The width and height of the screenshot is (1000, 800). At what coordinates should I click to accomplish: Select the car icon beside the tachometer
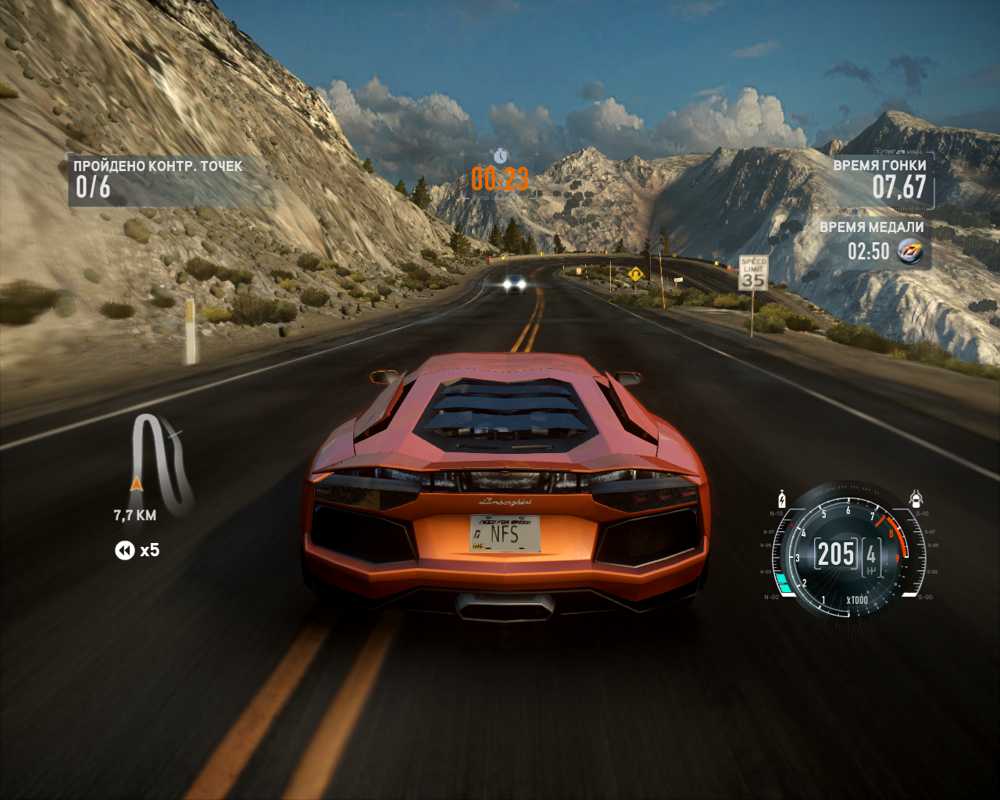(x=914, y=496)
